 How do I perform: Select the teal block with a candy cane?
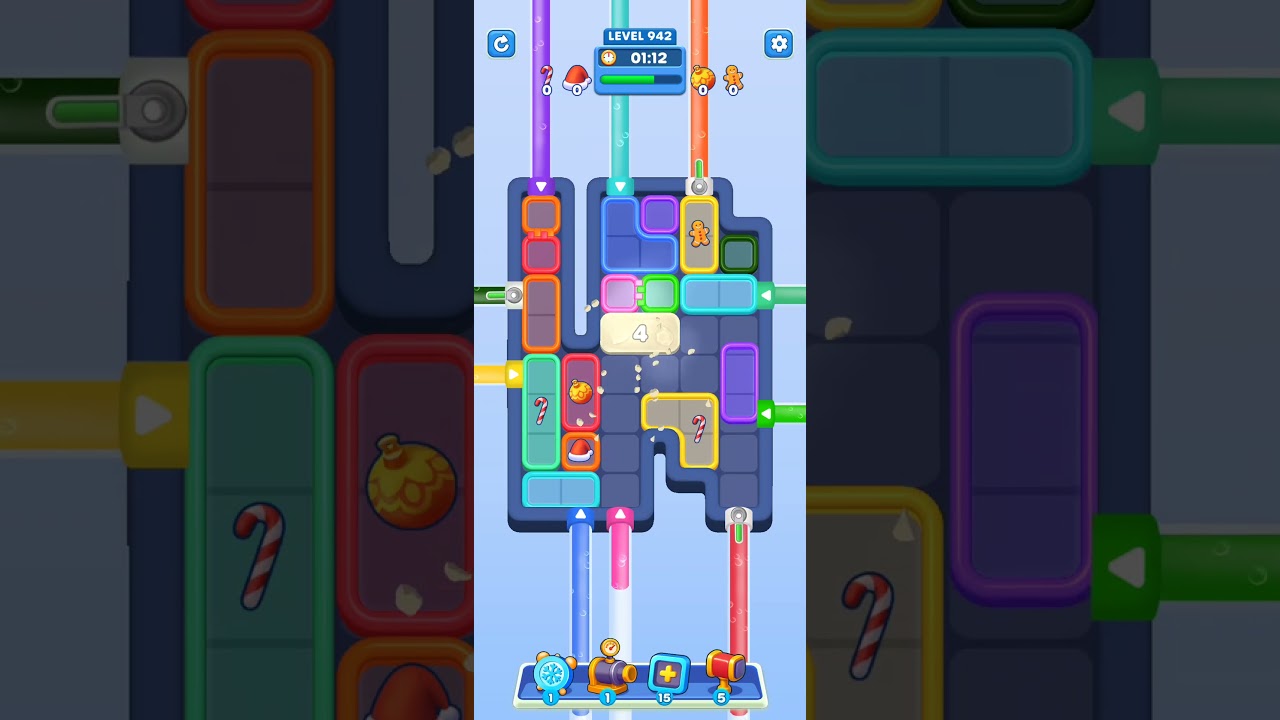[541, 410]
